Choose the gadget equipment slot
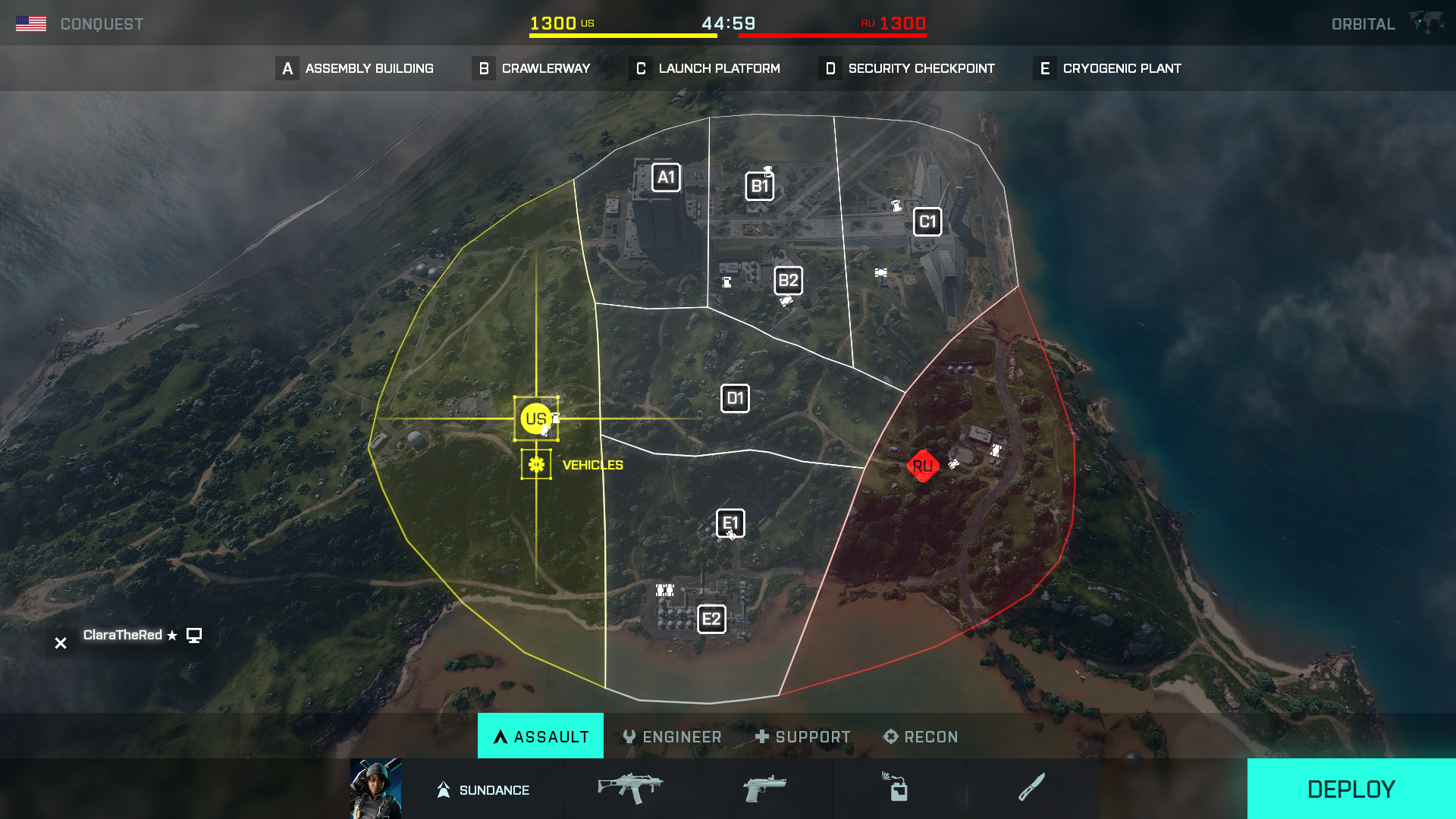 click(x=898, y=788)
